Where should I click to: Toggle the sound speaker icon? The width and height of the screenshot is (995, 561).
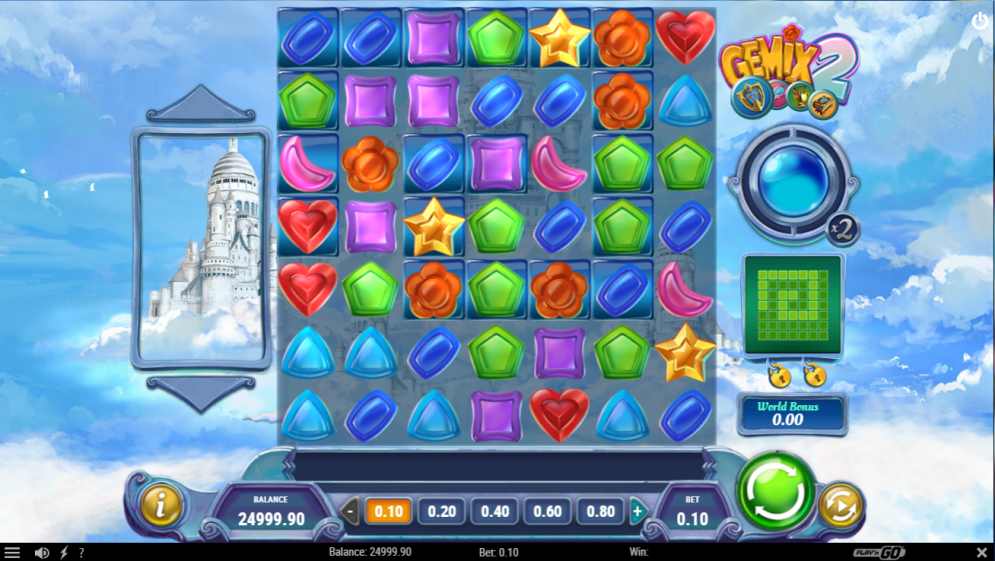point(42,552)
